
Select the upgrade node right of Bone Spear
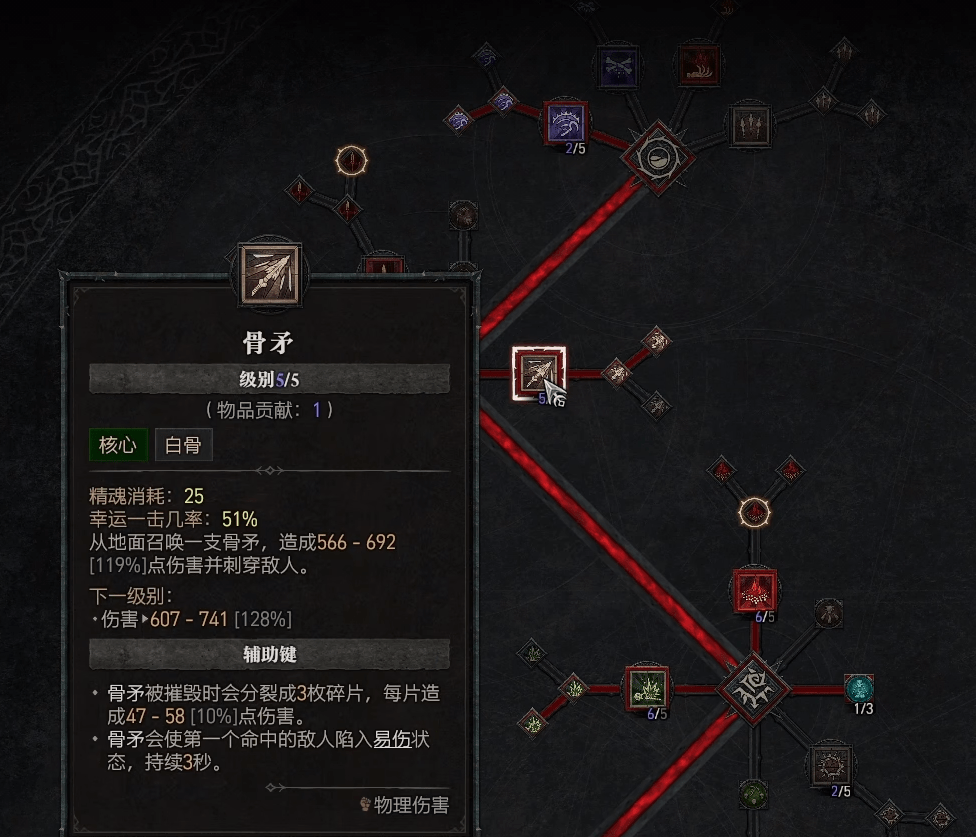616,373
